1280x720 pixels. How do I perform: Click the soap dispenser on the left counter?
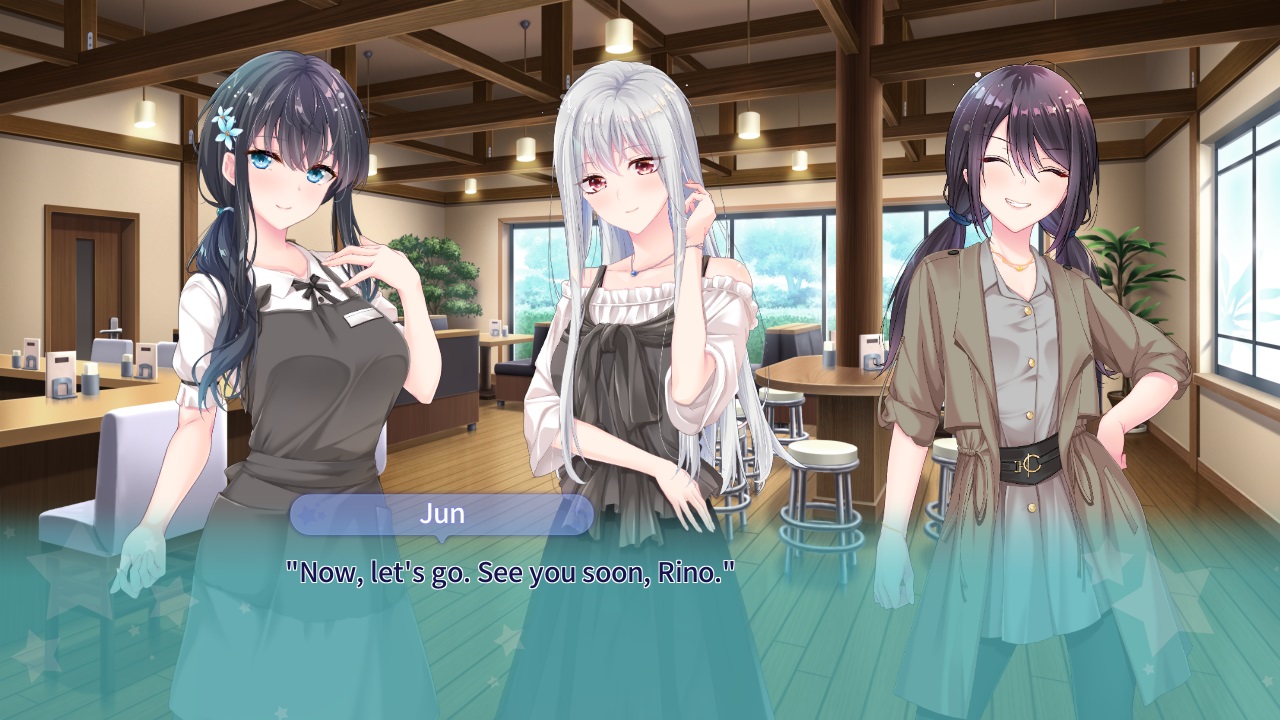point(91,381)
